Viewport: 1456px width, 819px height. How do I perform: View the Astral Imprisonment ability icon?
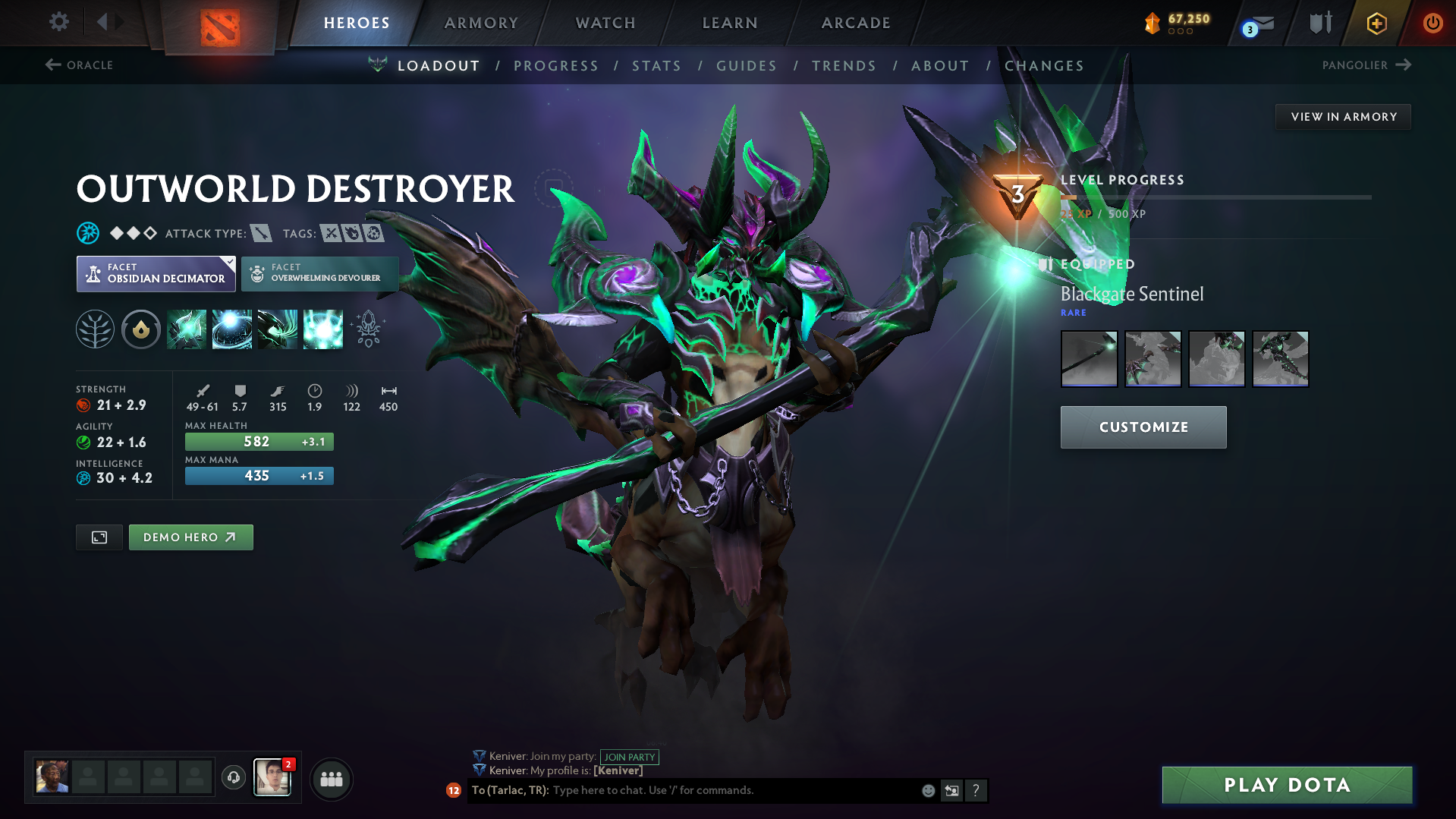point(231,329)
